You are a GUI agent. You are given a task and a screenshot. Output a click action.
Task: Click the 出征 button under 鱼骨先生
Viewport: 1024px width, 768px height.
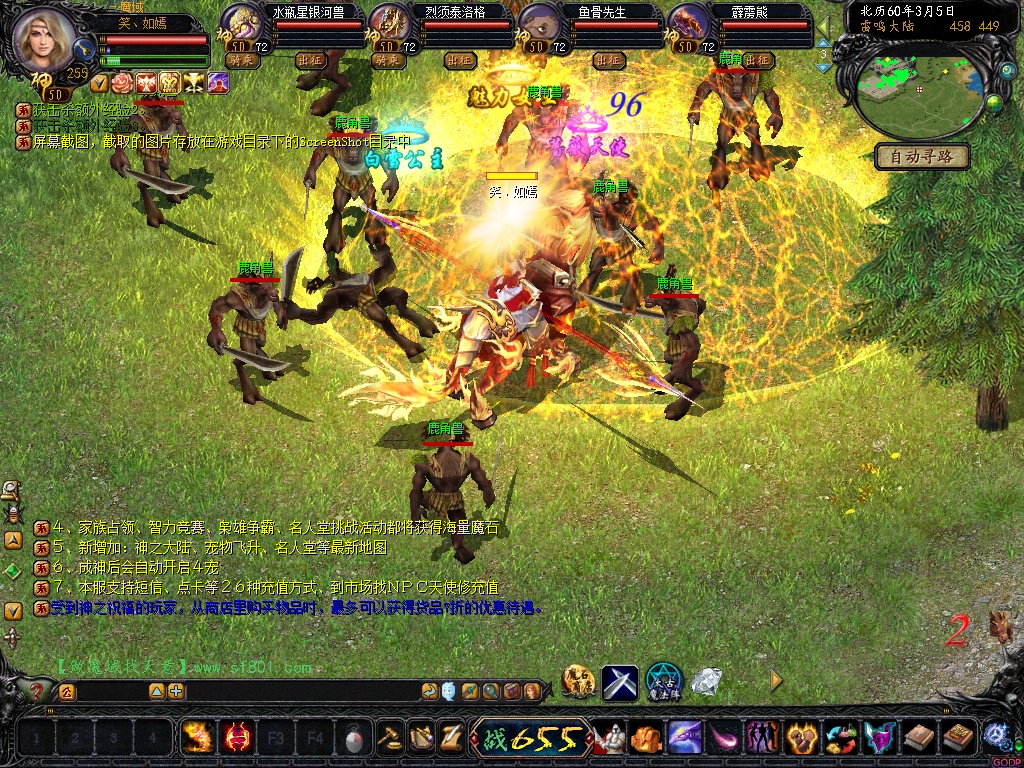[x=608, y=60]
